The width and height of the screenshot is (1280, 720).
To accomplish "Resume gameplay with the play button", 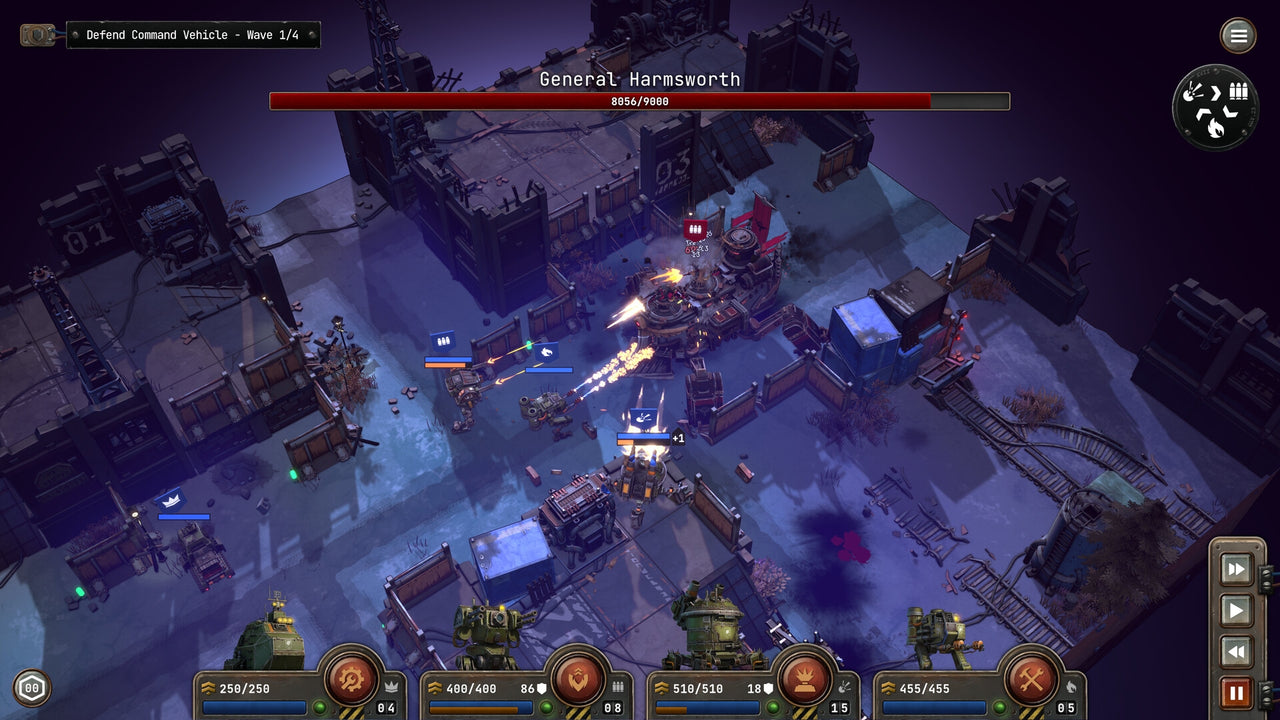I will pos(1236,609).
